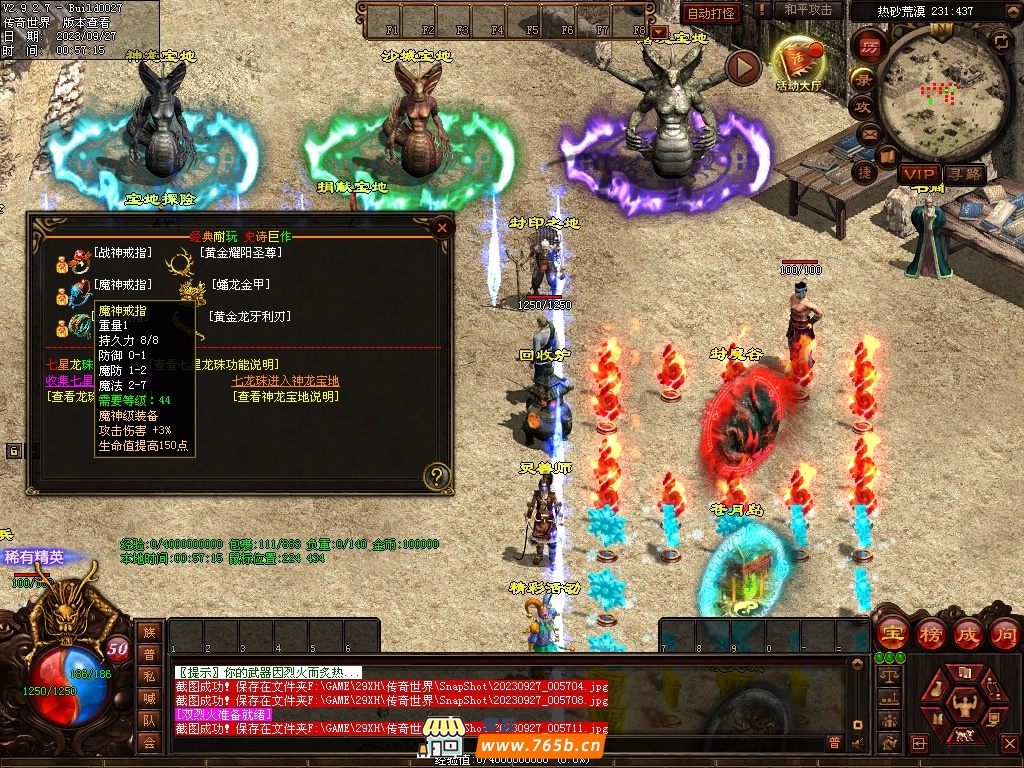Open the VIP panel

(x=918, y=174)
